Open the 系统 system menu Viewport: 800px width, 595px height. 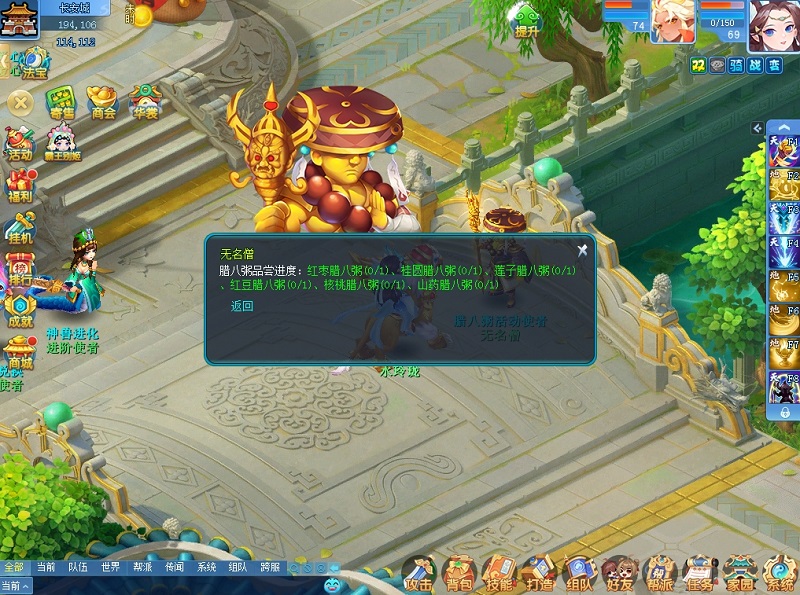coord(780,574)
